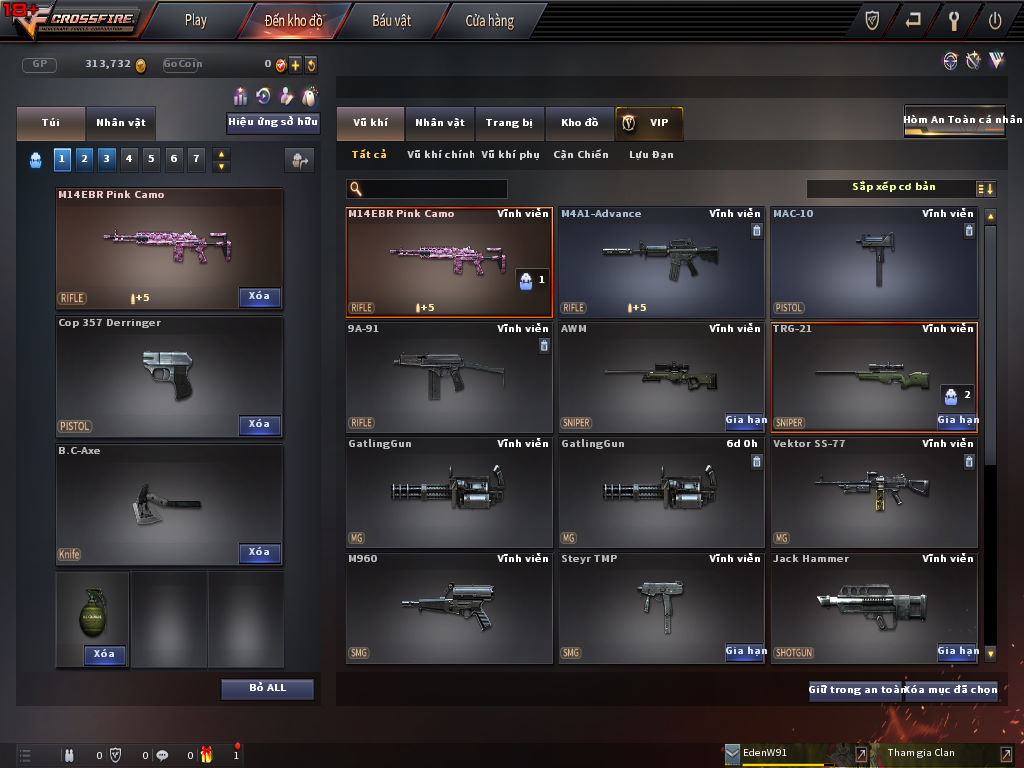Show the Lựu Đạn category
The image size is (1024, 768).
[x=651, y=155]
